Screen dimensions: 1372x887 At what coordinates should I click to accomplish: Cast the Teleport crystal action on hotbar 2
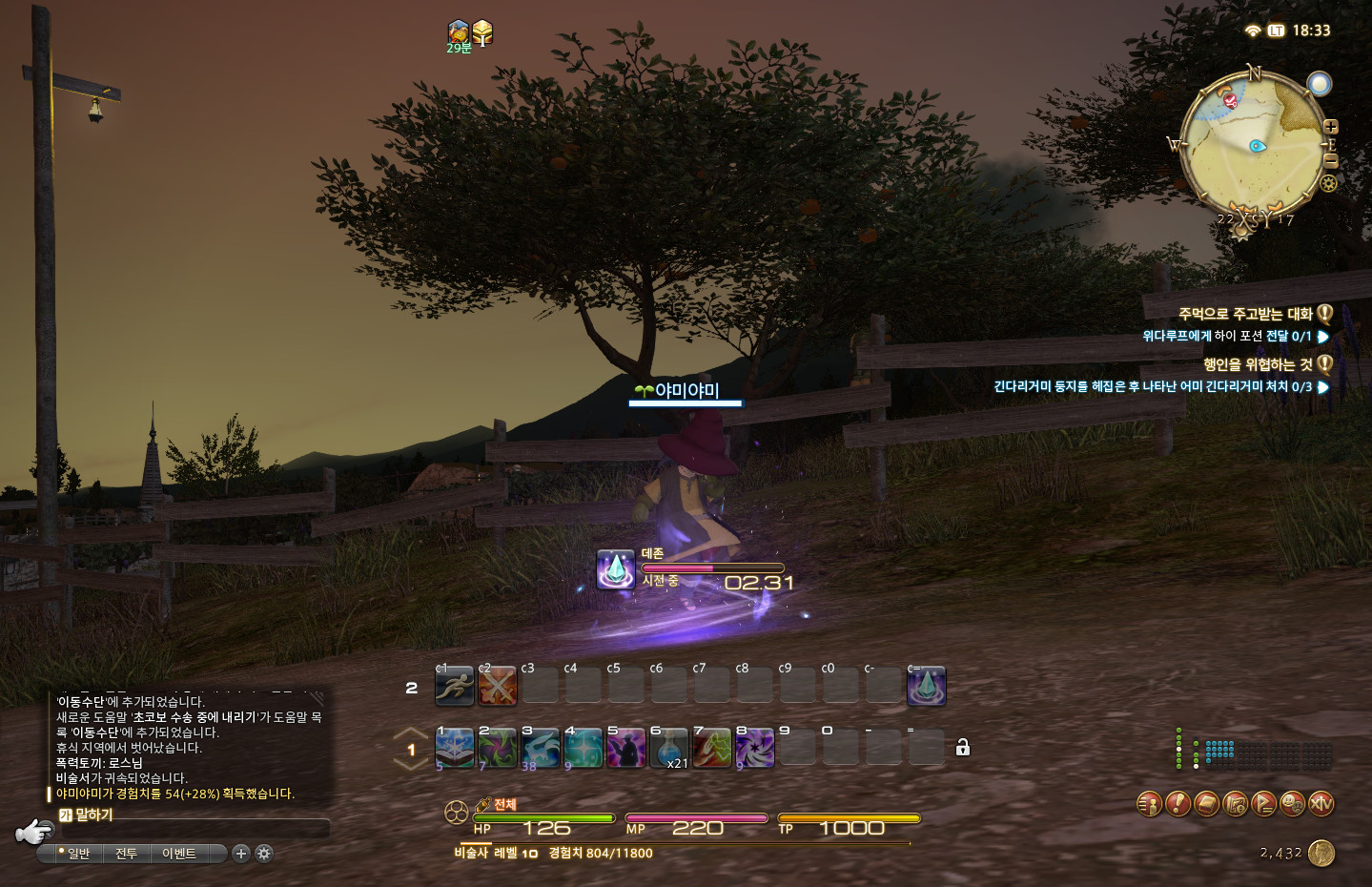[x=926, y=687]
